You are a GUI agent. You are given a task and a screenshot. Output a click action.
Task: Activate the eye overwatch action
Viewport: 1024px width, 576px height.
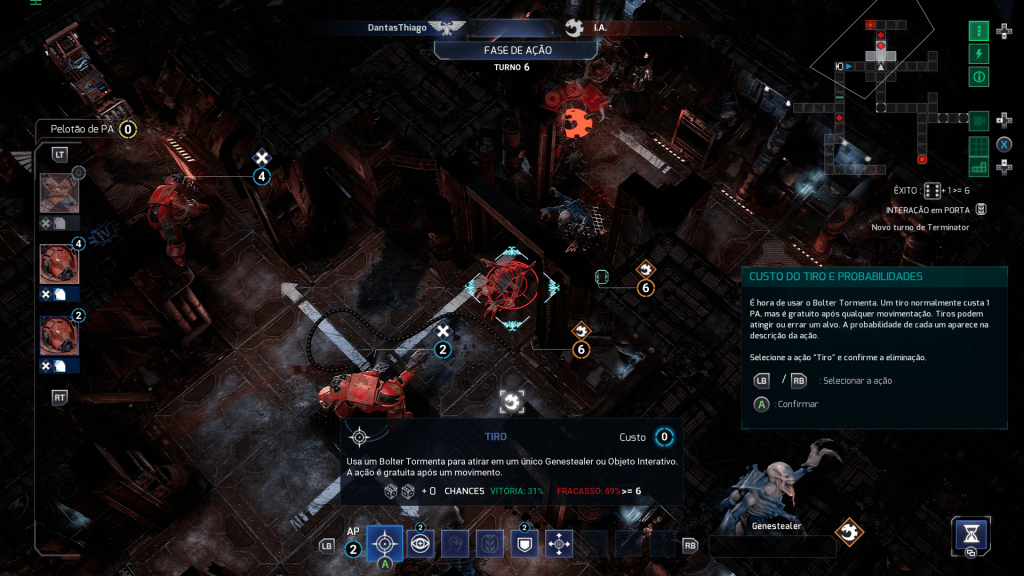click(420, 544)
